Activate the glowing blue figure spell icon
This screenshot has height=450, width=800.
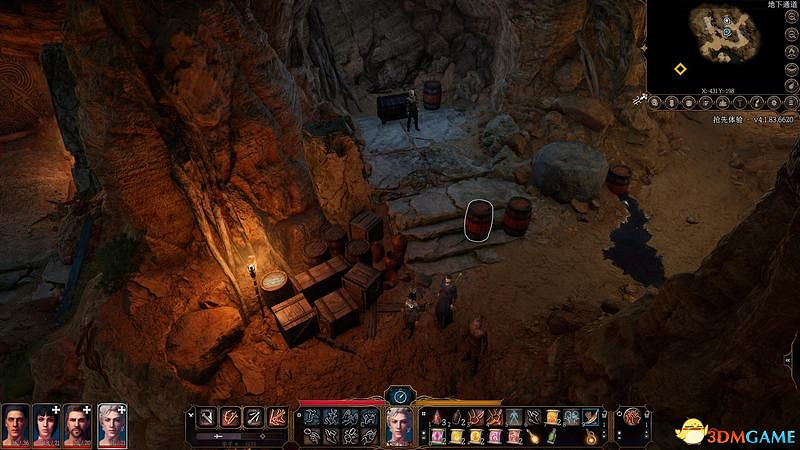[x=513, y=417]
